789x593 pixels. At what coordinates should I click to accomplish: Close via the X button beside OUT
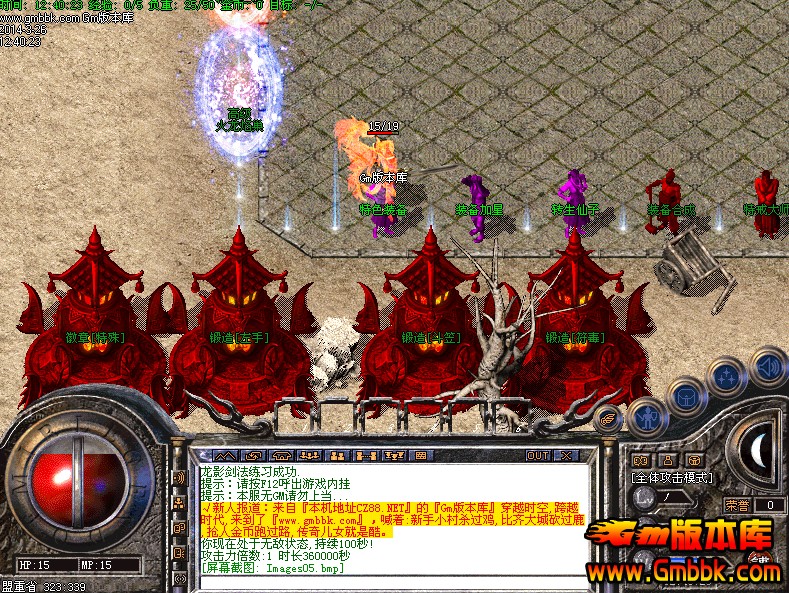566,455
